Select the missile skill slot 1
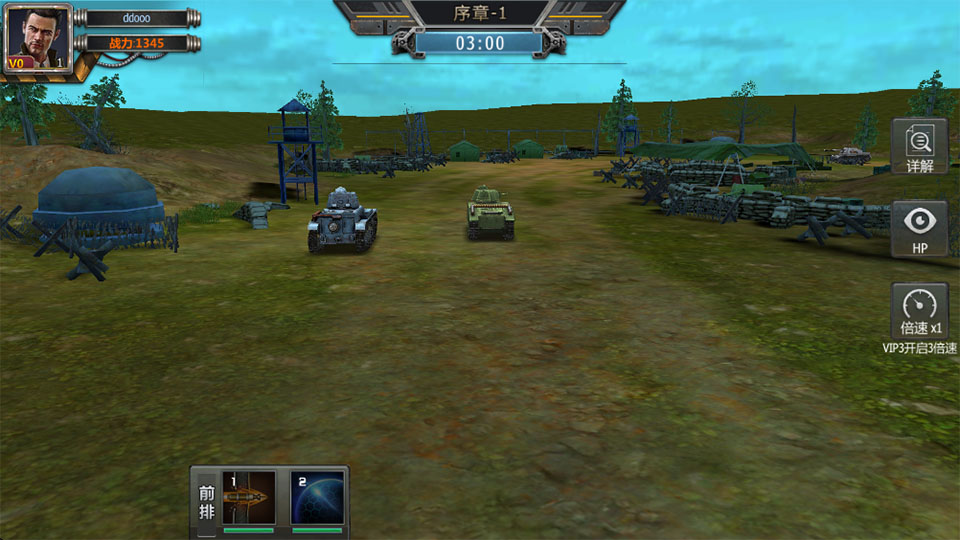This screenshot has width=960, height=540. tap(248, 498)
